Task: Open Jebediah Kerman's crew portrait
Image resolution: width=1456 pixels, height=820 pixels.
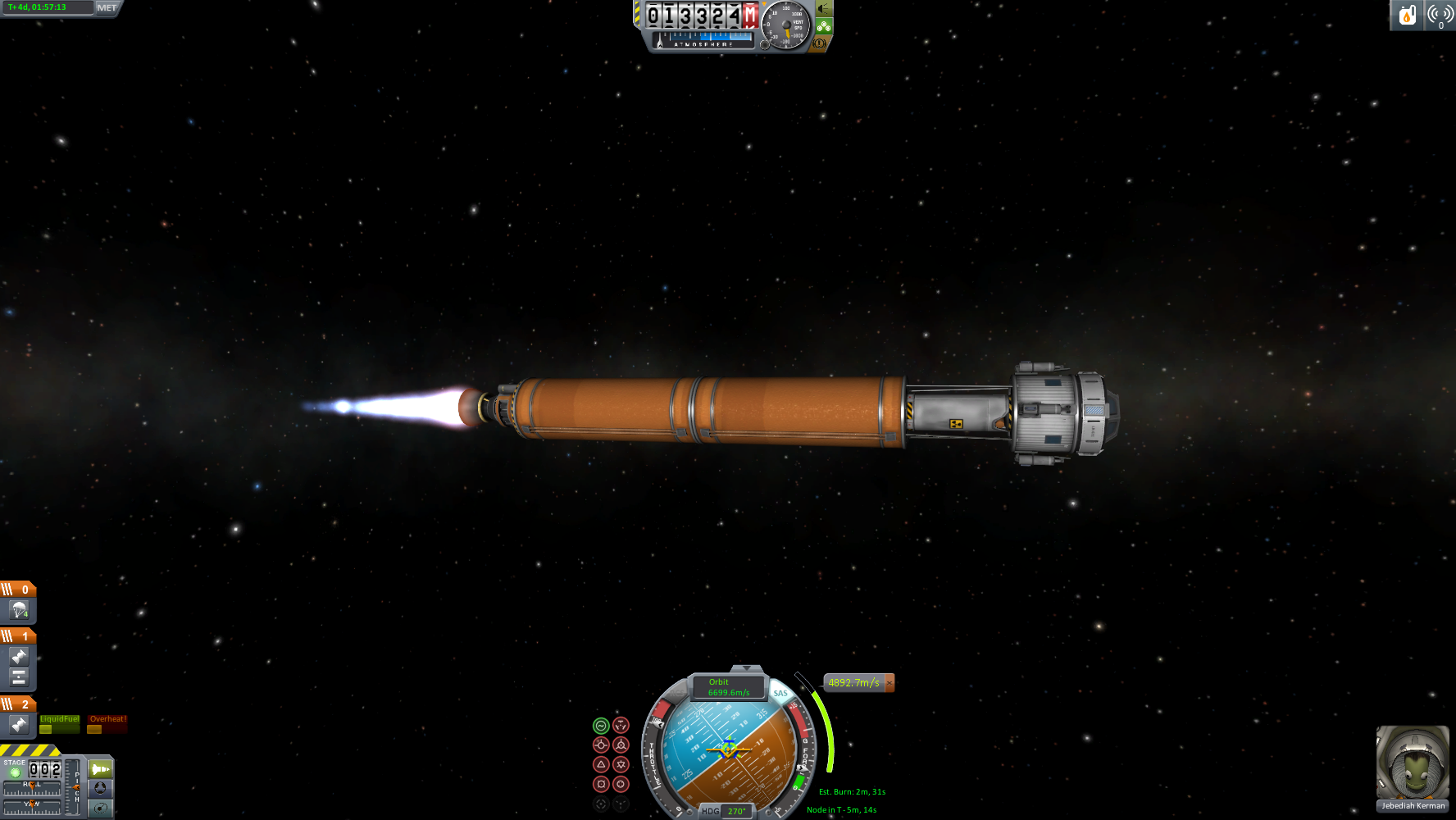Action: 1412,763
